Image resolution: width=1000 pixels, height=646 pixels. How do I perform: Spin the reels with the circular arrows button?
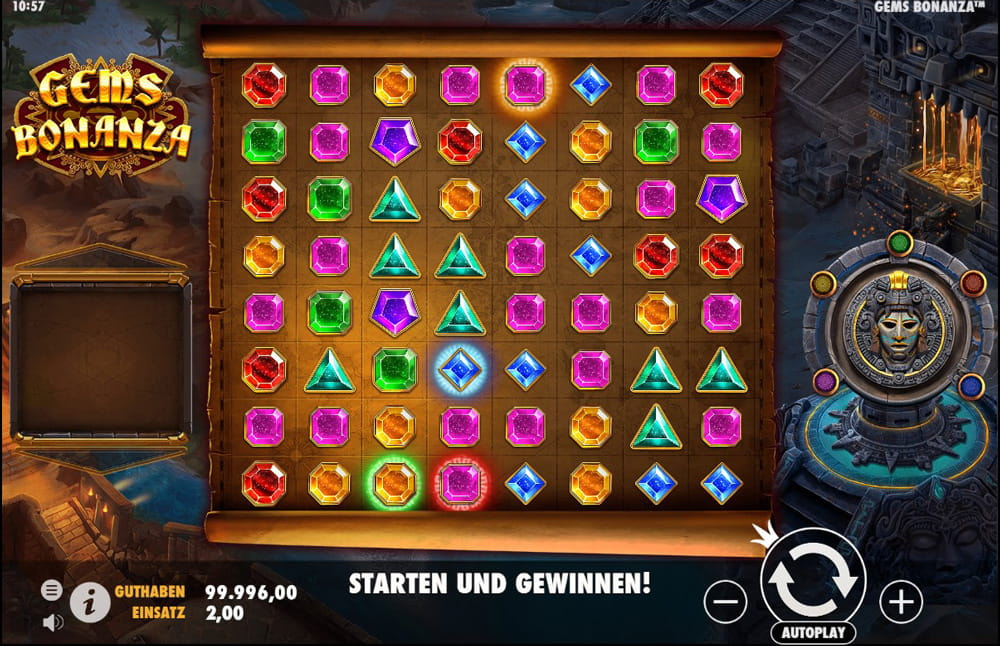812,579
